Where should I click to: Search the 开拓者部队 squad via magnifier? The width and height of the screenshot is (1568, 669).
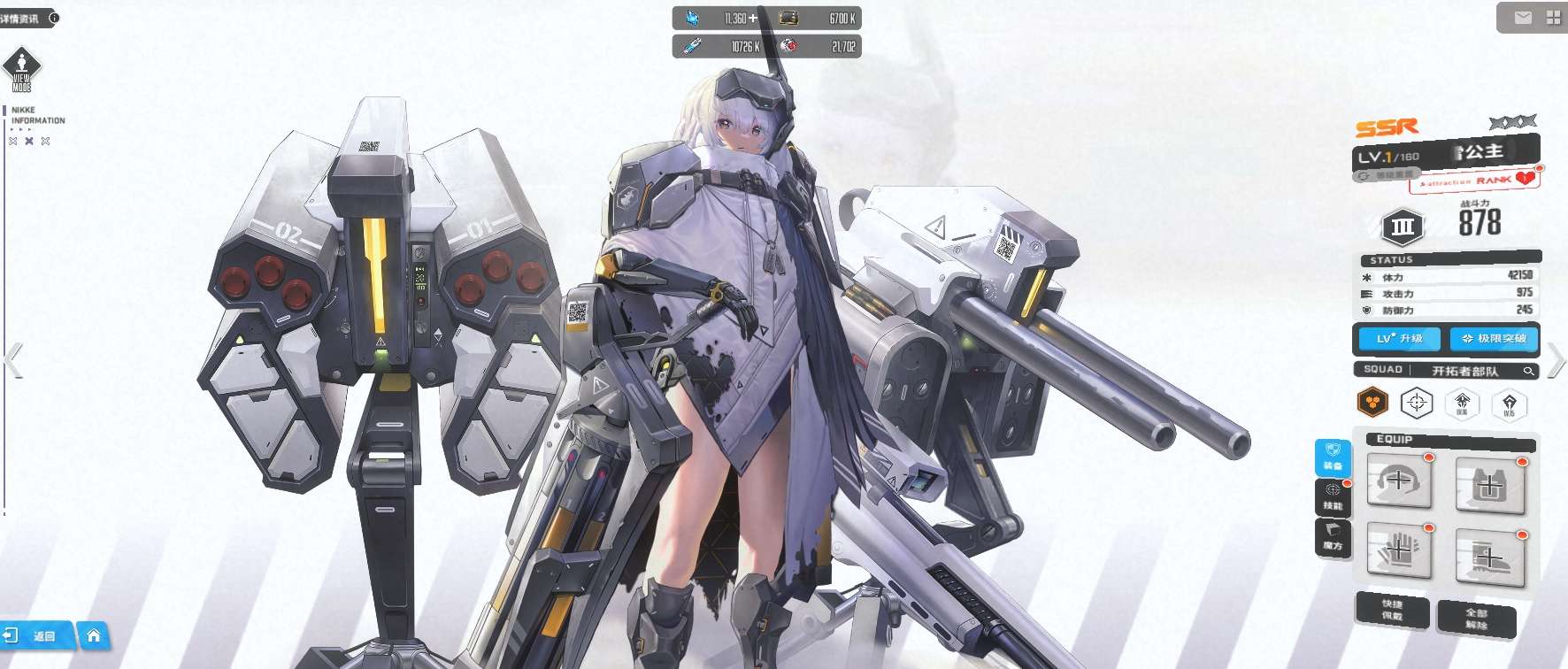coord(1528,371)
